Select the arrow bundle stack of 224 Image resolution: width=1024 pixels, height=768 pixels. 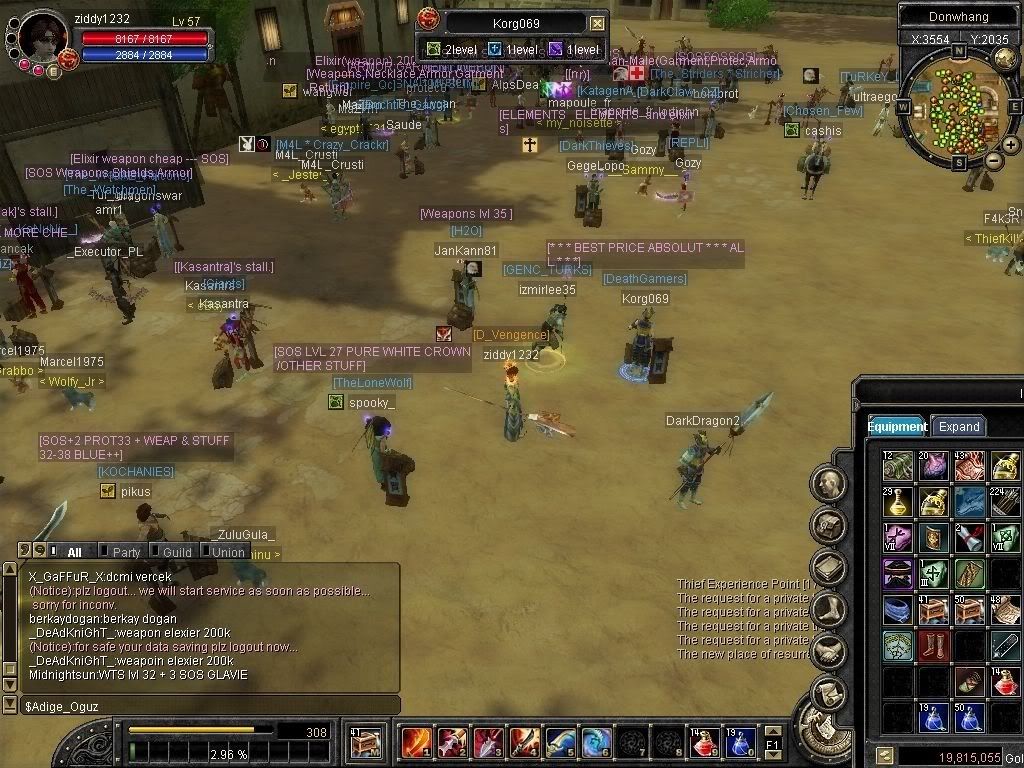(1005, 502)
